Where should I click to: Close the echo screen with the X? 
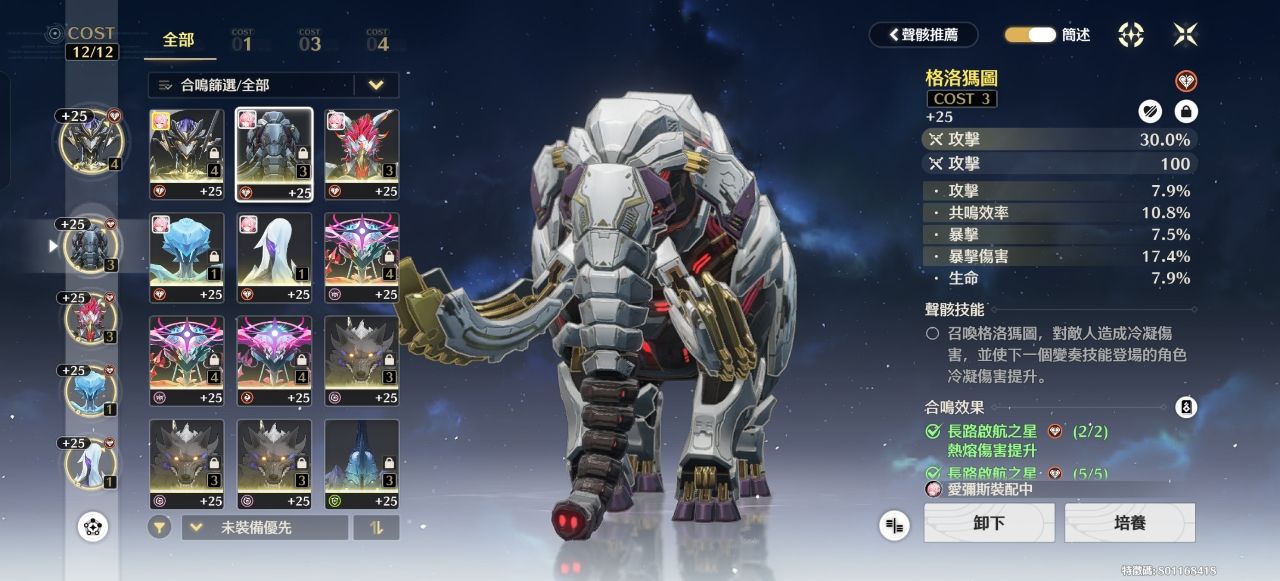pyautogui.click(x=1185, y=35)
